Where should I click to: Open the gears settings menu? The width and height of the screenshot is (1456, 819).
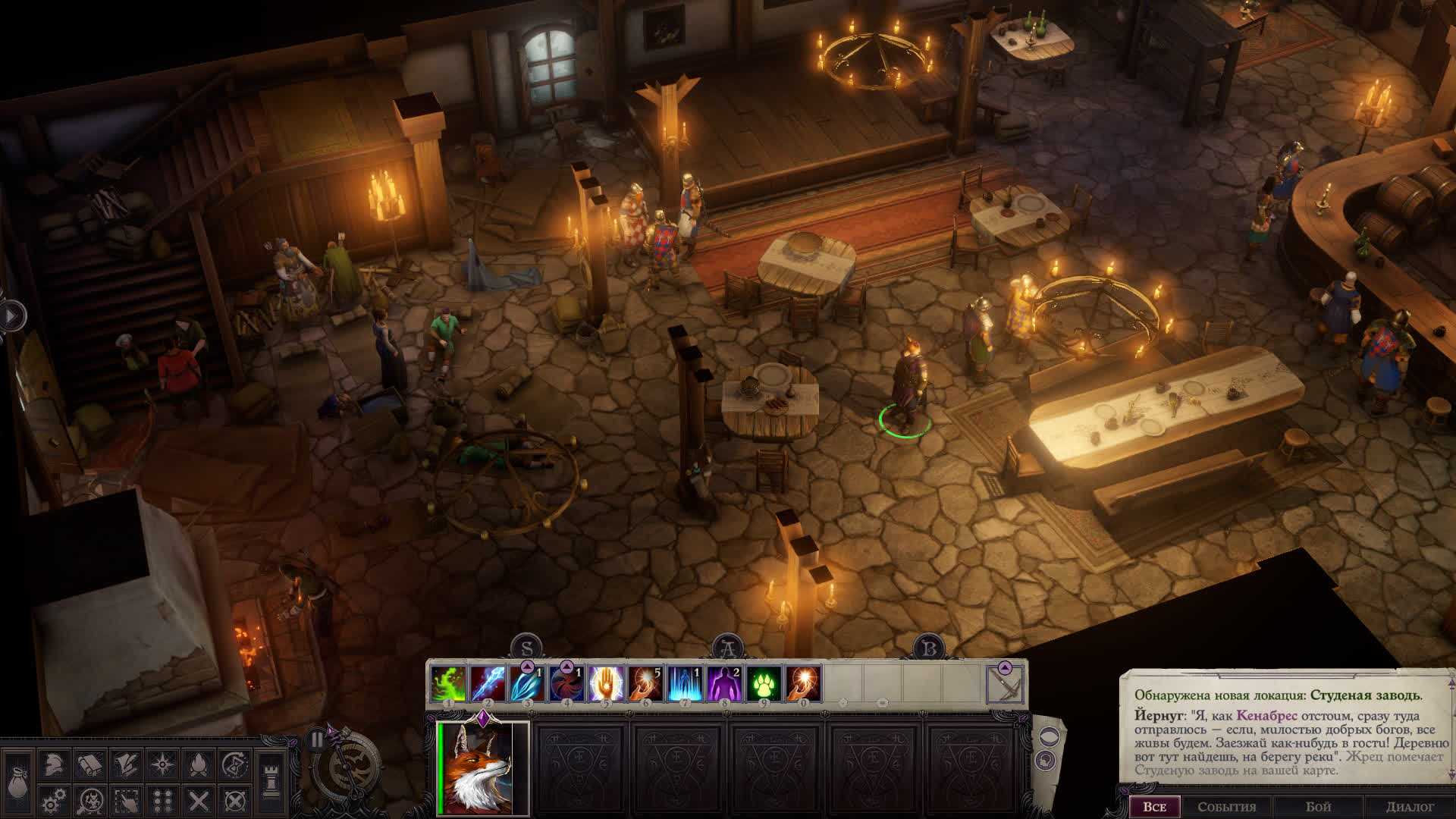click(x=52, y=800)
